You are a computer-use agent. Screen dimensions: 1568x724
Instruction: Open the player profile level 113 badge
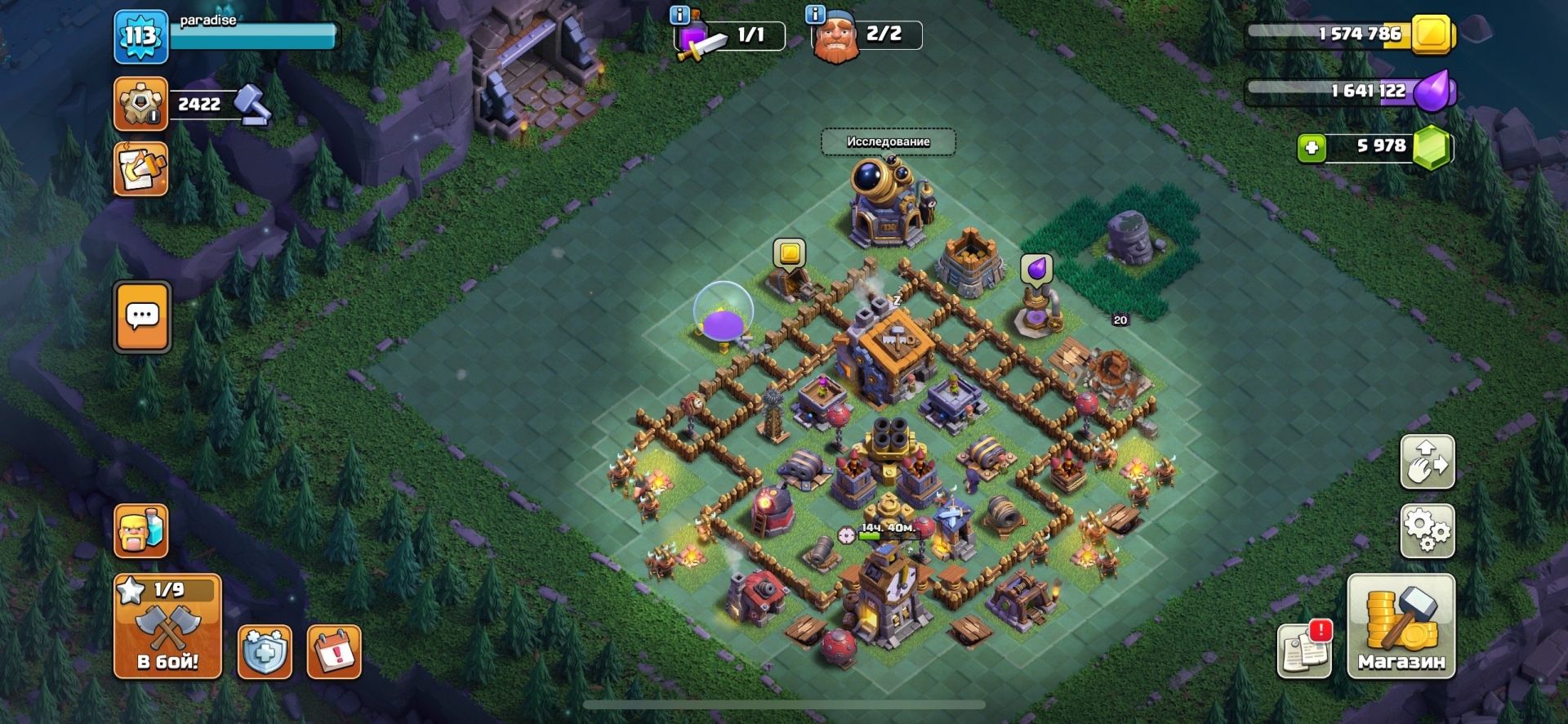click(x=140, y=37)
